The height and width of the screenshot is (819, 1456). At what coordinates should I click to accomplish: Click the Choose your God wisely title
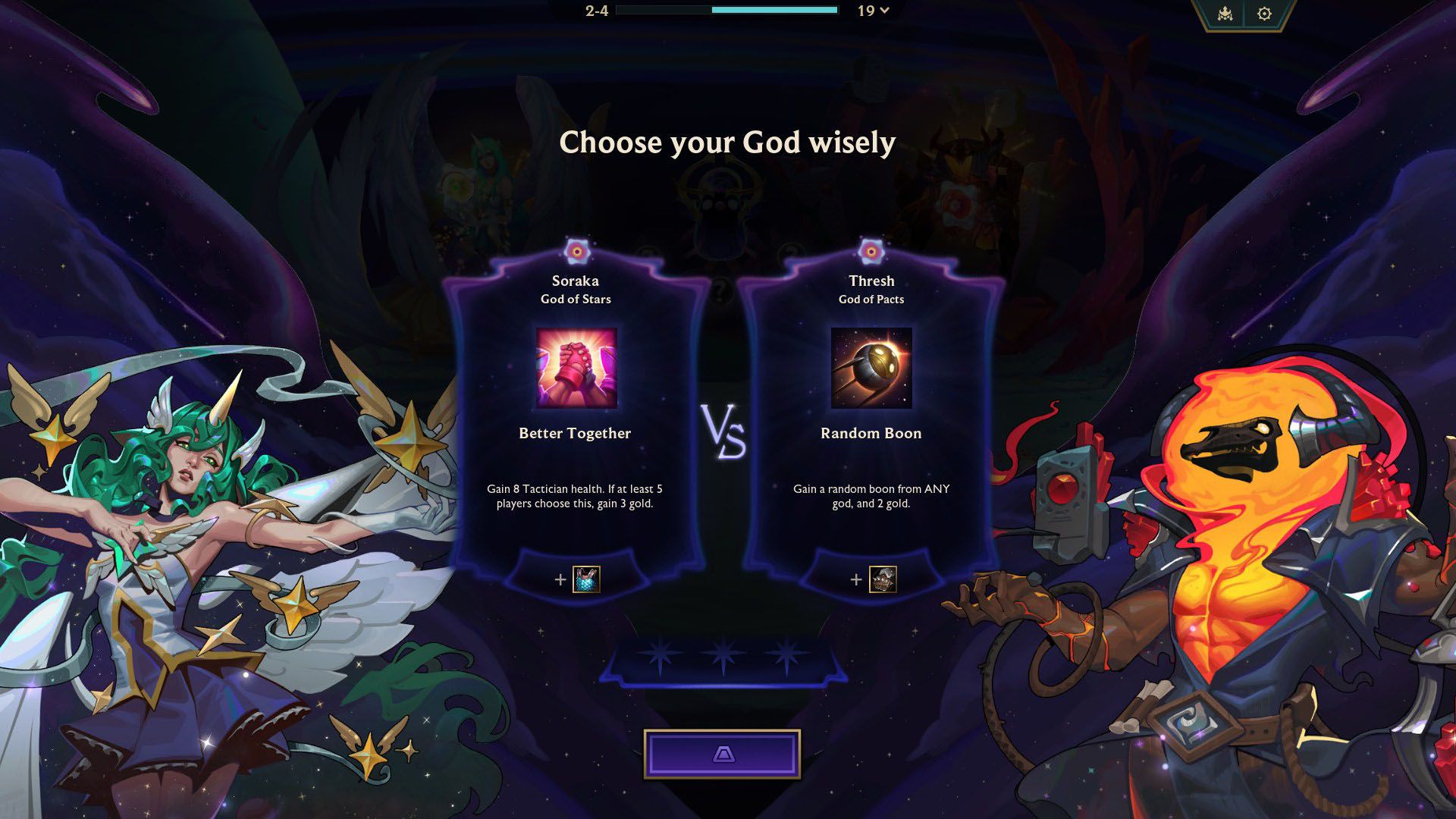pyautogui.click(x=727, y=141)
